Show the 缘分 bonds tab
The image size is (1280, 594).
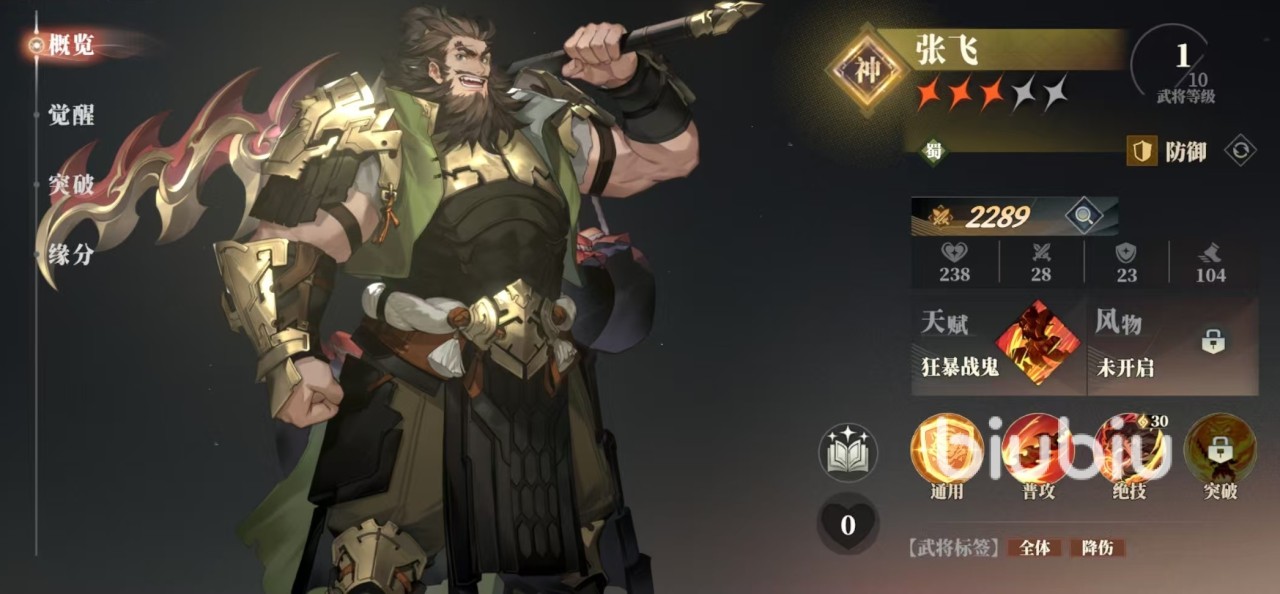tap(70, 254)
